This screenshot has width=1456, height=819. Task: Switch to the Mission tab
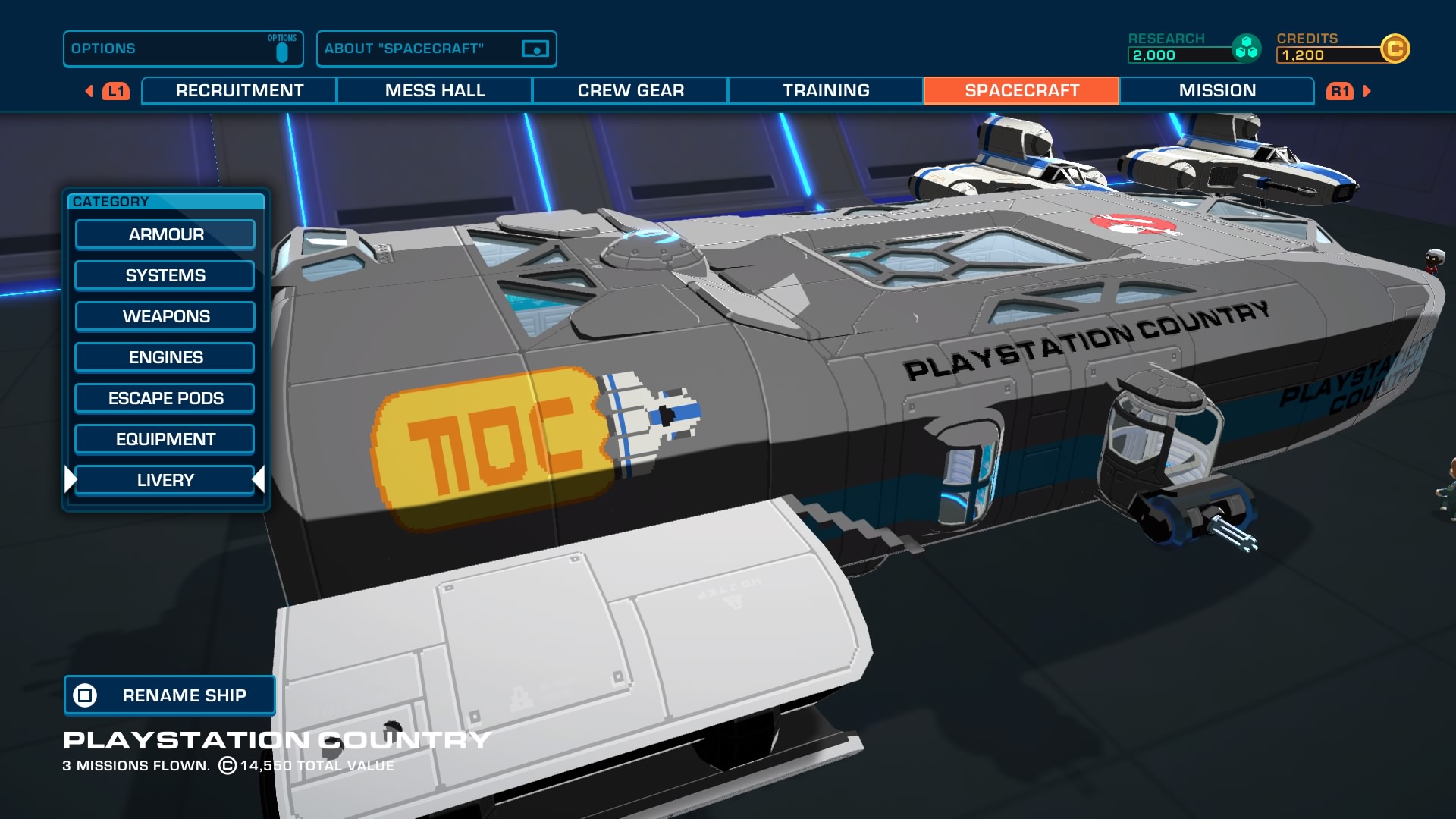(1217, 91)
